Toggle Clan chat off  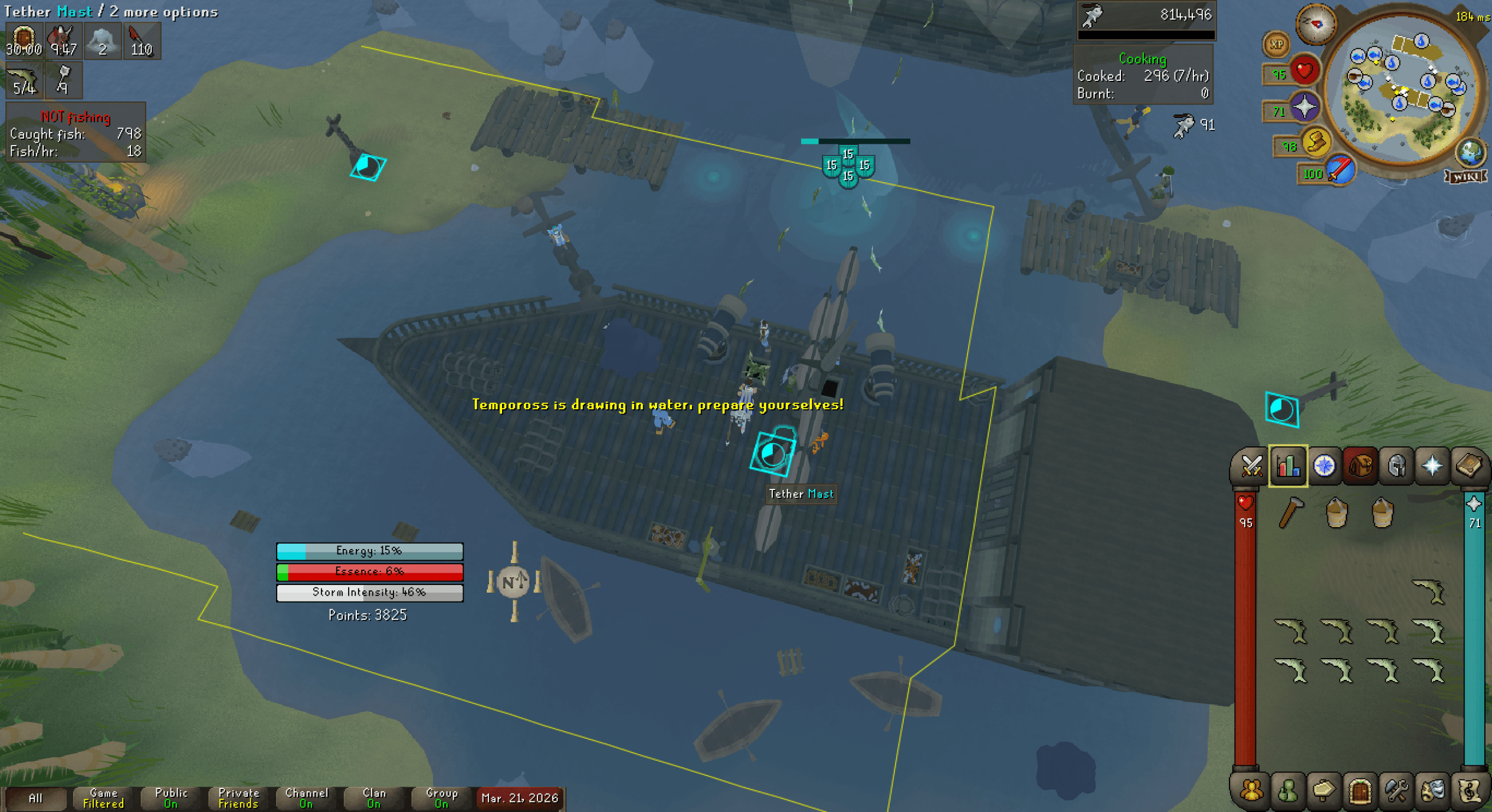pyautogui.click(x=373, y=799)
